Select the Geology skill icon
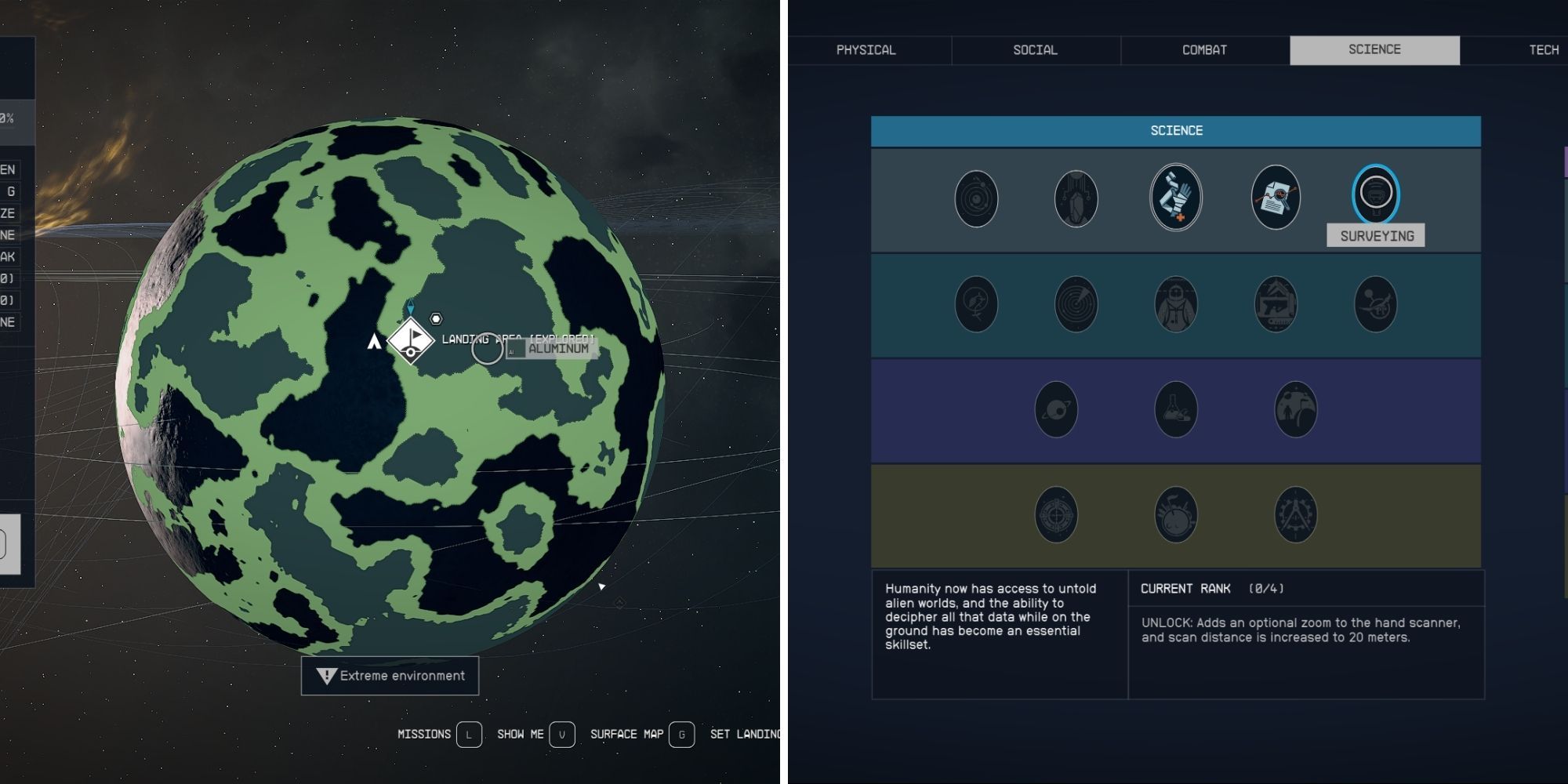 click(1076, 198)
